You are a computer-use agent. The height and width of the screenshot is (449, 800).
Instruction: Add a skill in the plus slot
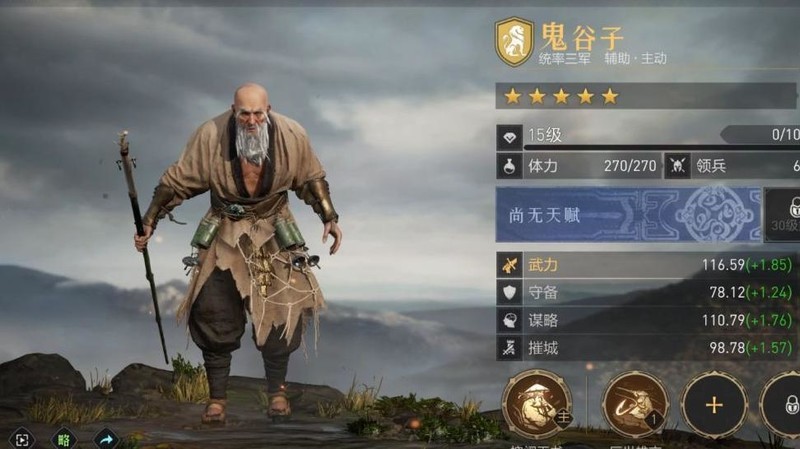coord(713,405)
